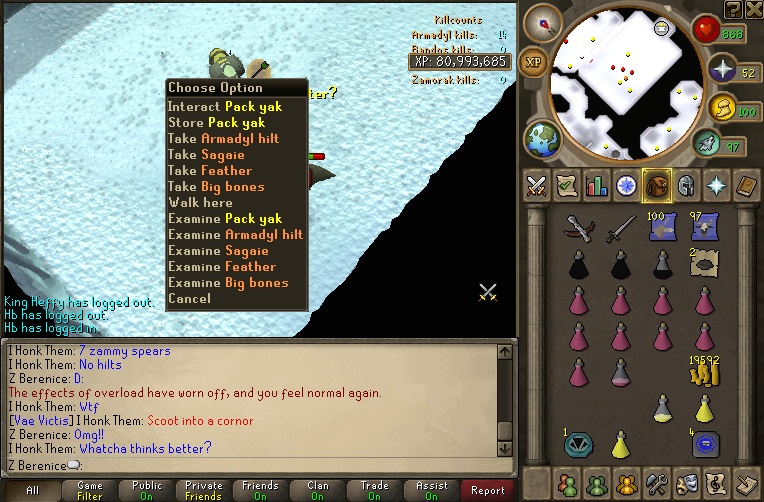Choose the Walk here option
Viewport: 764px width, 502px height.
[200, 203]
